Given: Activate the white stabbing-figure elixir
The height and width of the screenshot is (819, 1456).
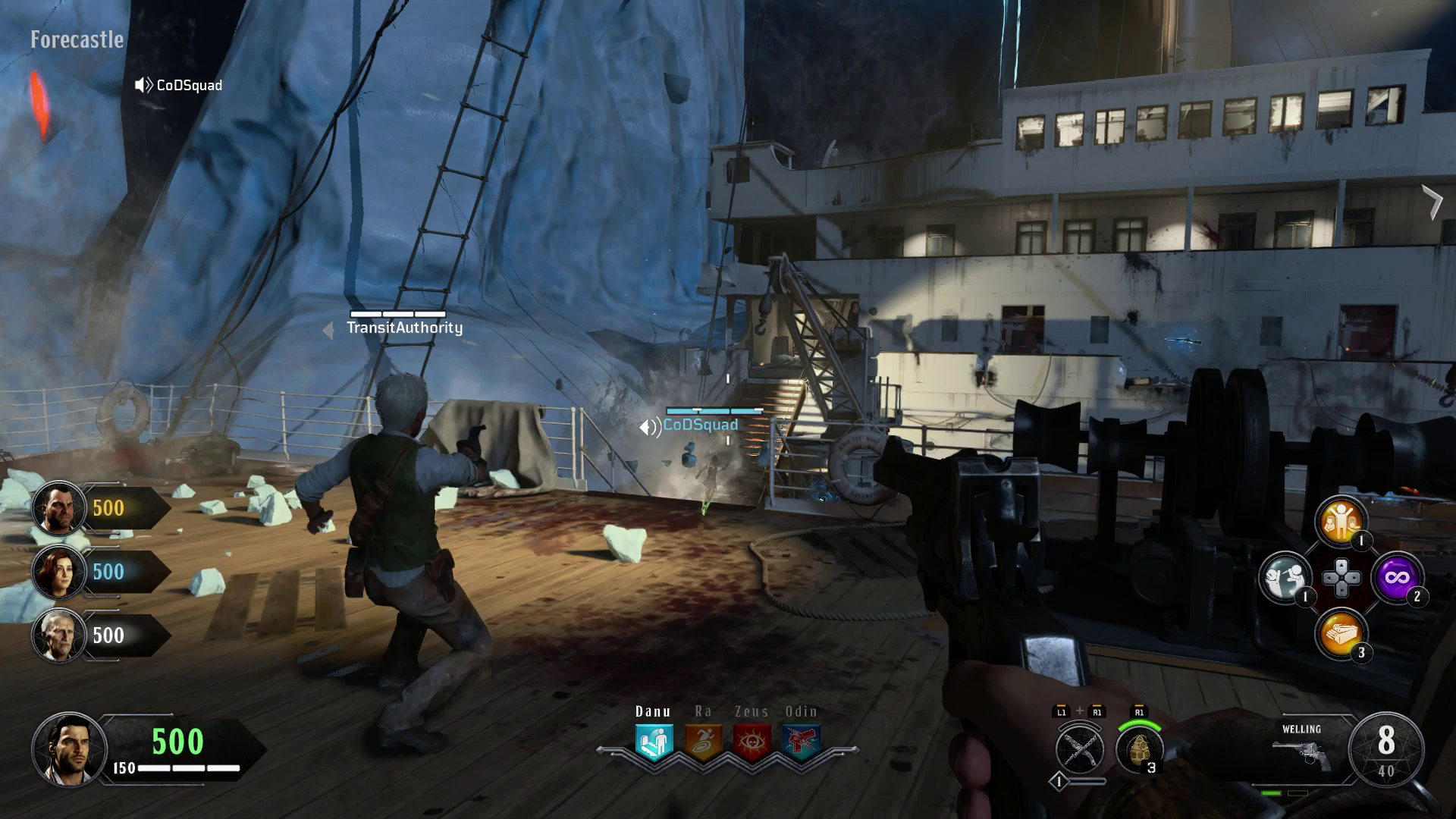Looking at the screenshot, I should [1285, 578].
